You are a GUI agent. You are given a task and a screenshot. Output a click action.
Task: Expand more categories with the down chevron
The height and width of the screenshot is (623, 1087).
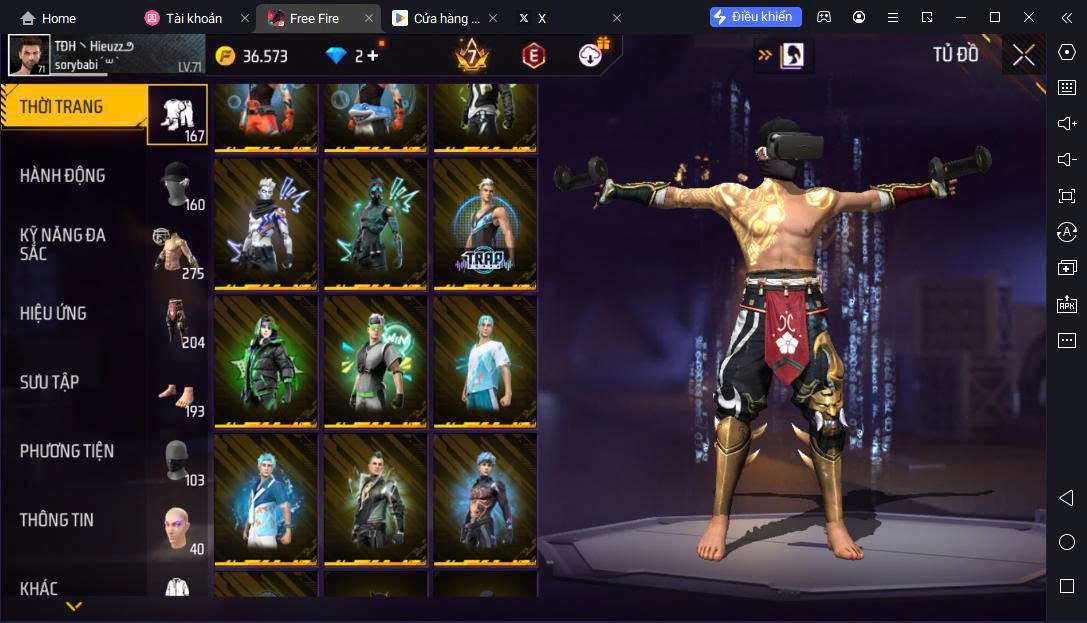click(73, 607)
